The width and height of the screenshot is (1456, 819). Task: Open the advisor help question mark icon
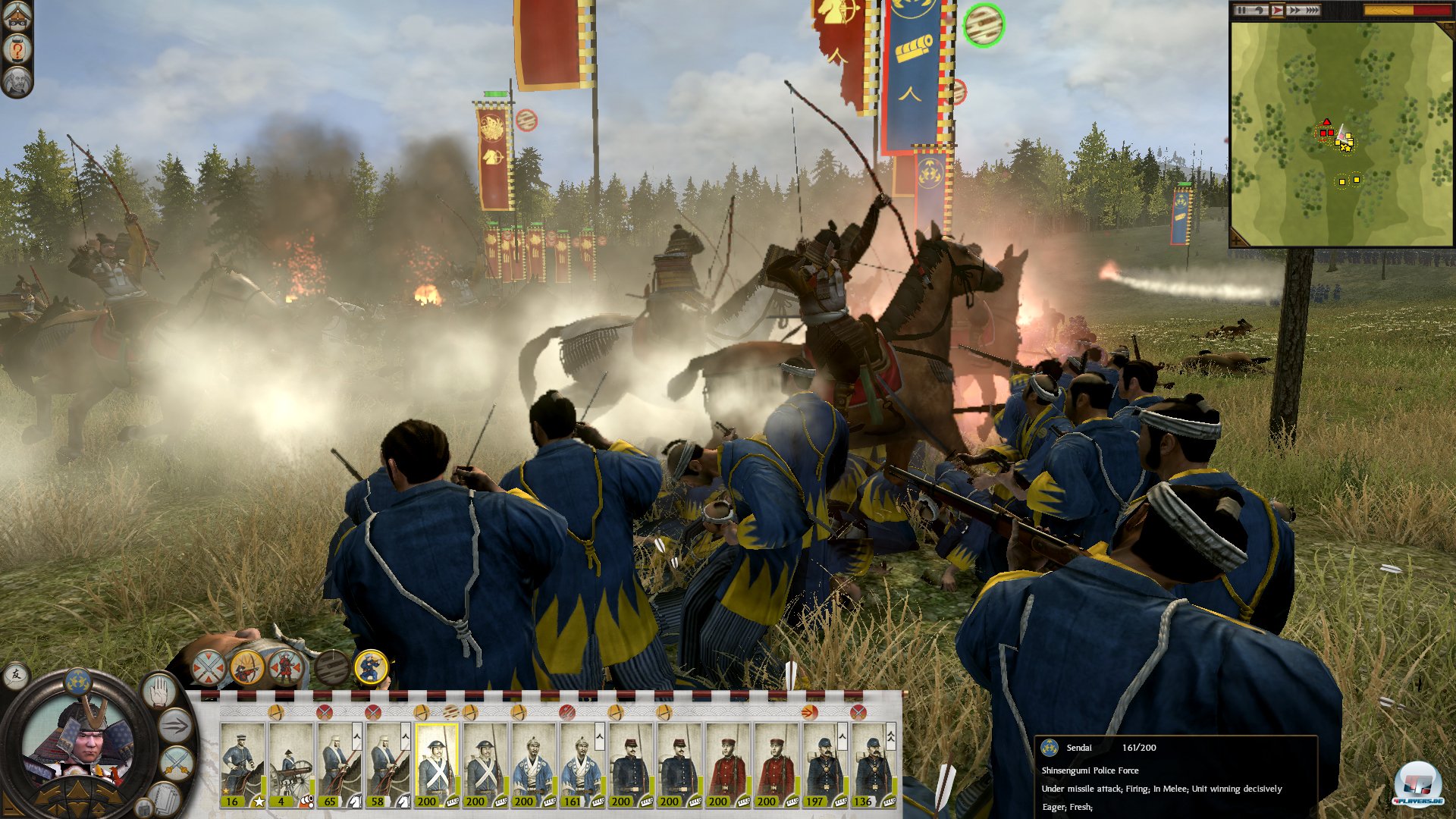(x=17, y=49)
